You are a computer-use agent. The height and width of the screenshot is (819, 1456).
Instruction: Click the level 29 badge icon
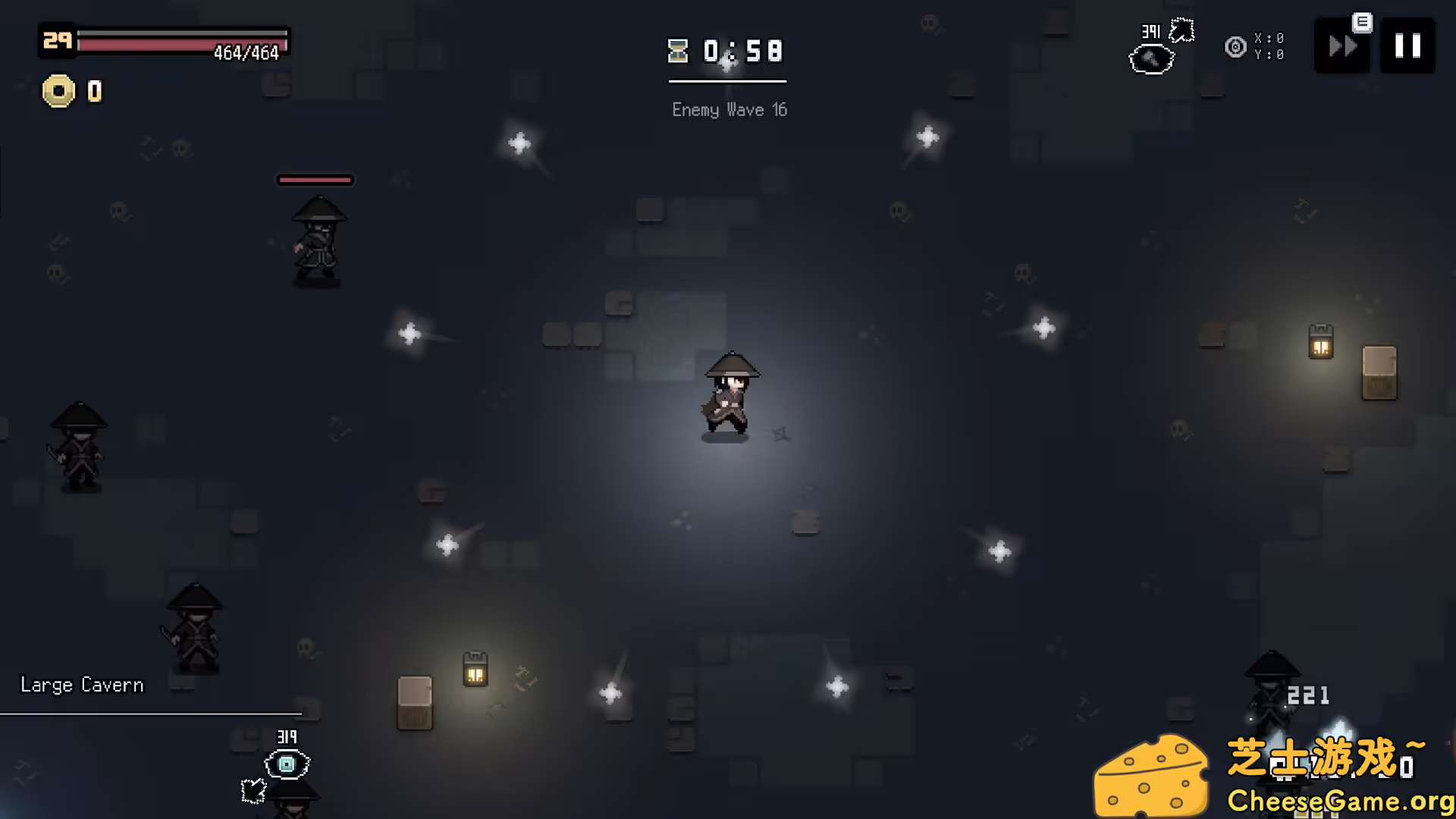click(56, 42)
